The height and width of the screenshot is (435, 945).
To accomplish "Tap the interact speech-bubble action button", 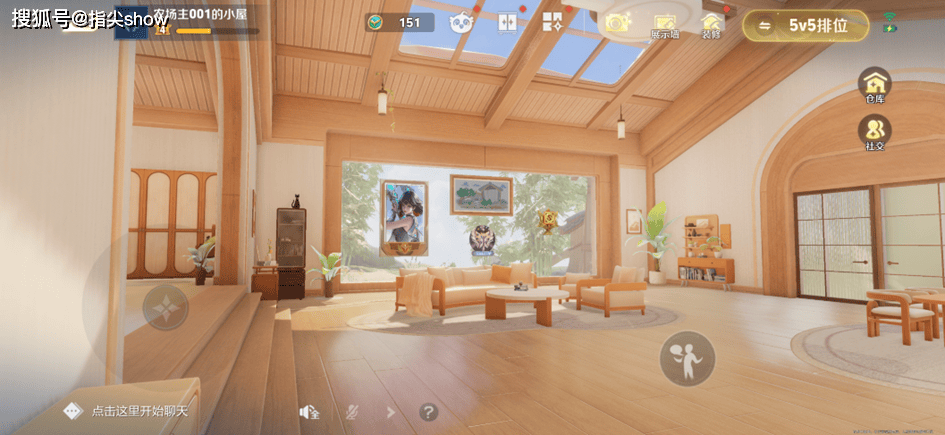I will 687,358.
